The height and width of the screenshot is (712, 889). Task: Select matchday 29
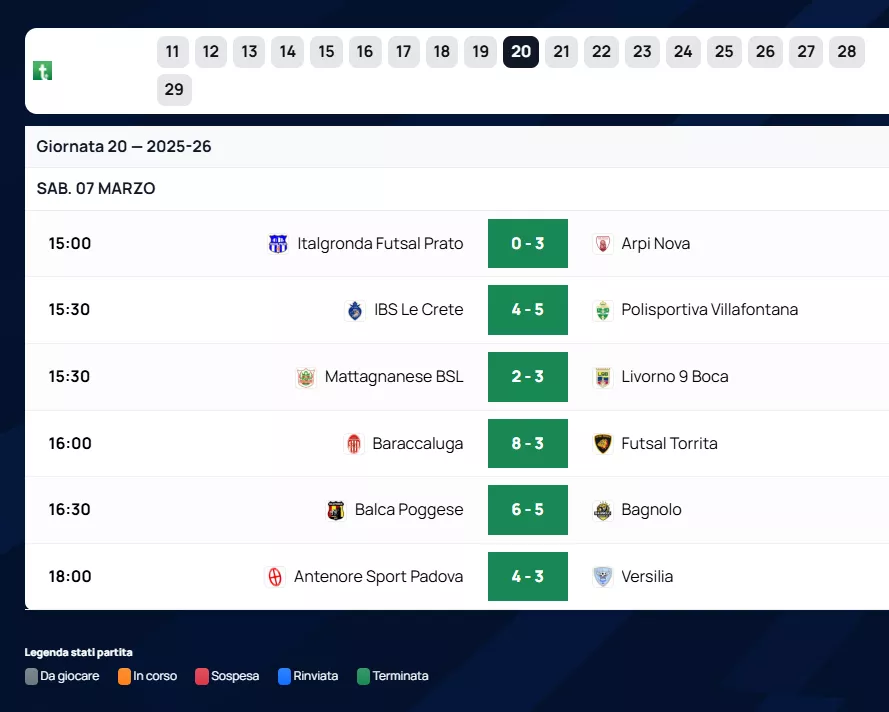[174, 90]
